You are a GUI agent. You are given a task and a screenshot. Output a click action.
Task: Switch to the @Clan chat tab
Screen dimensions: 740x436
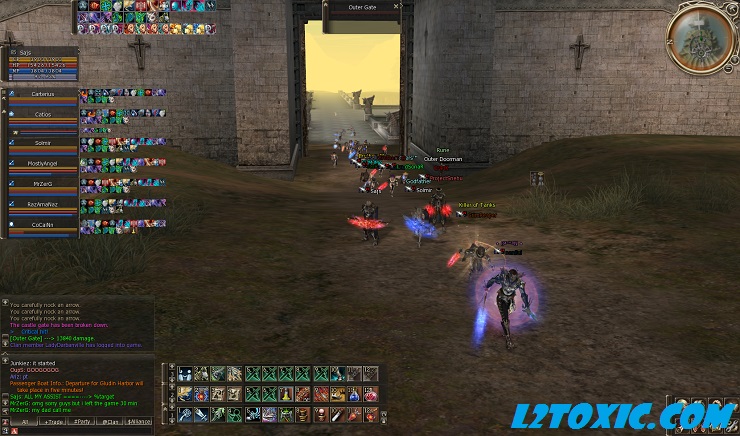pos(110,422)
